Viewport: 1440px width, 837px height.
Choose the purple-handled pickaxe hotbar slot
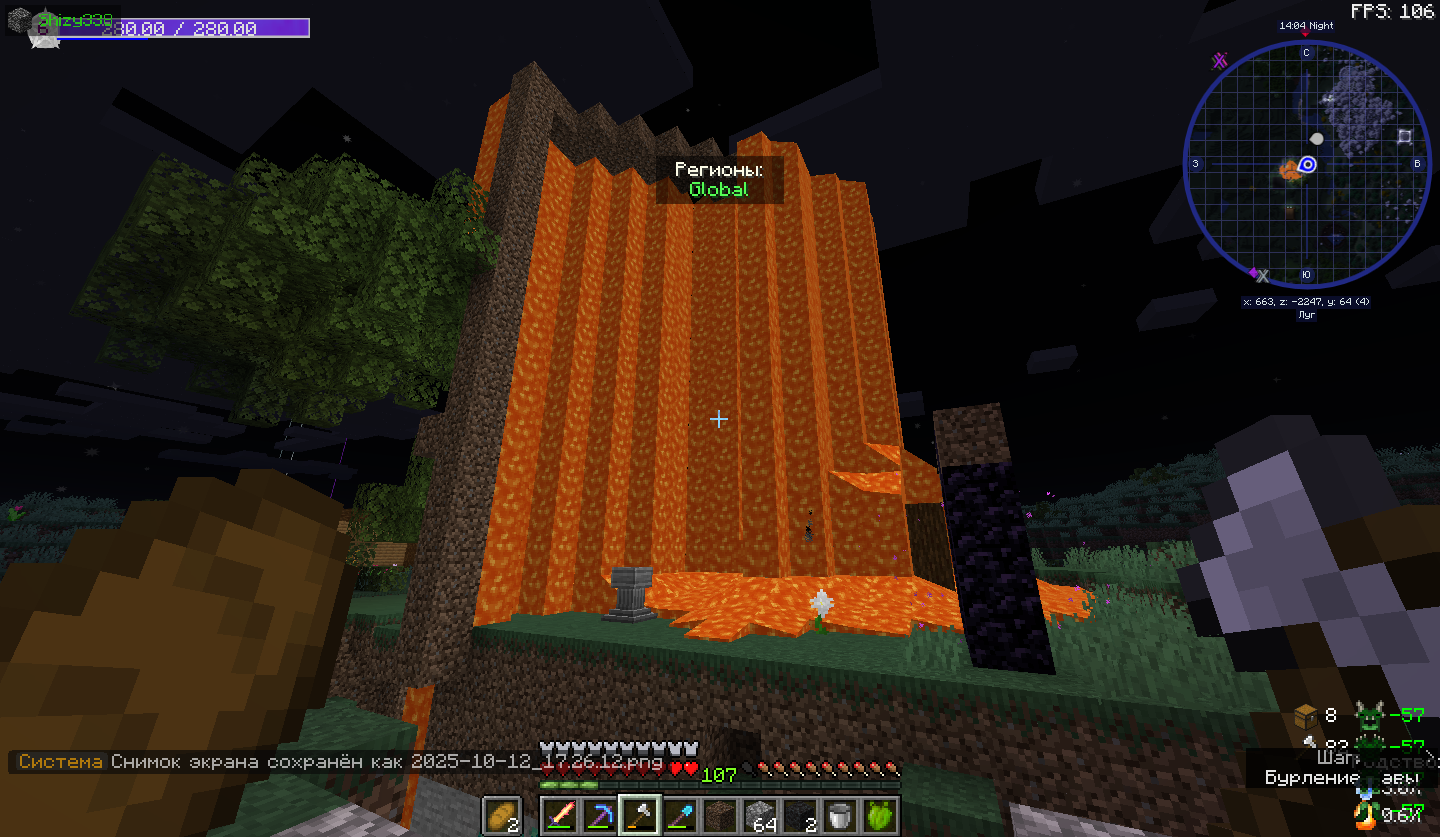click(599, 815)
